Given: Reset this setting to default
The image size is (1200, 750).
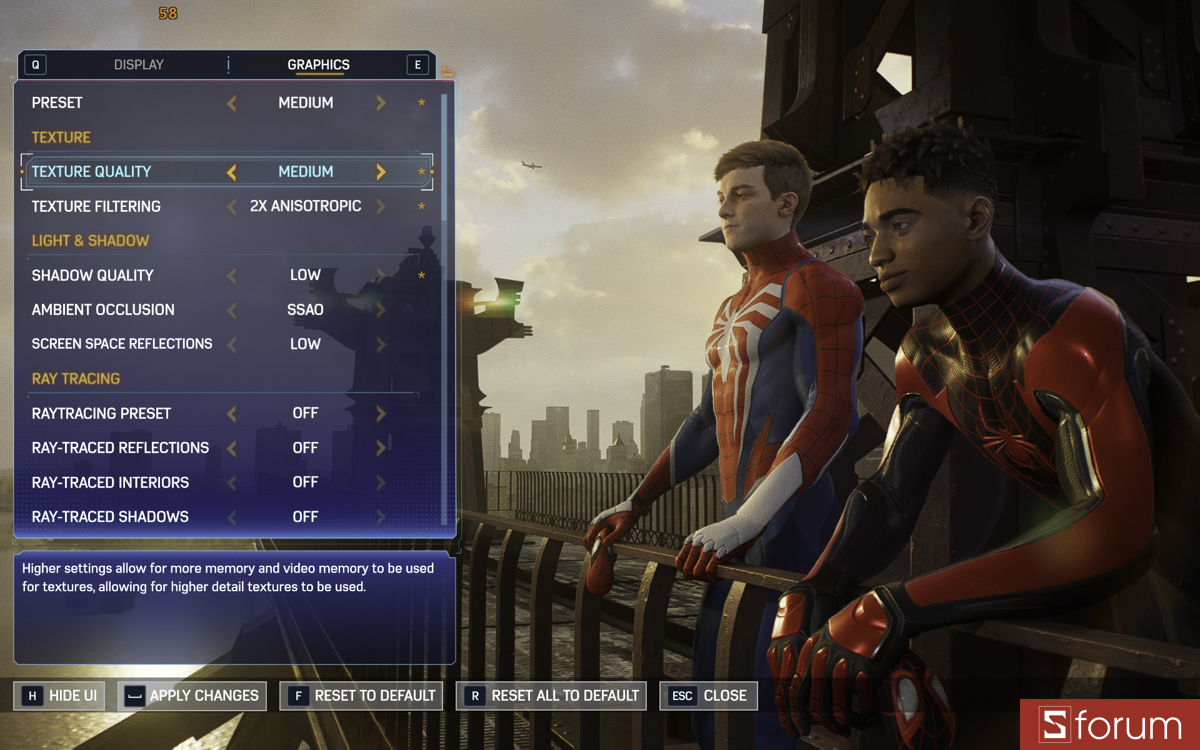Looking at the screenshot, I should click(363, 696).
